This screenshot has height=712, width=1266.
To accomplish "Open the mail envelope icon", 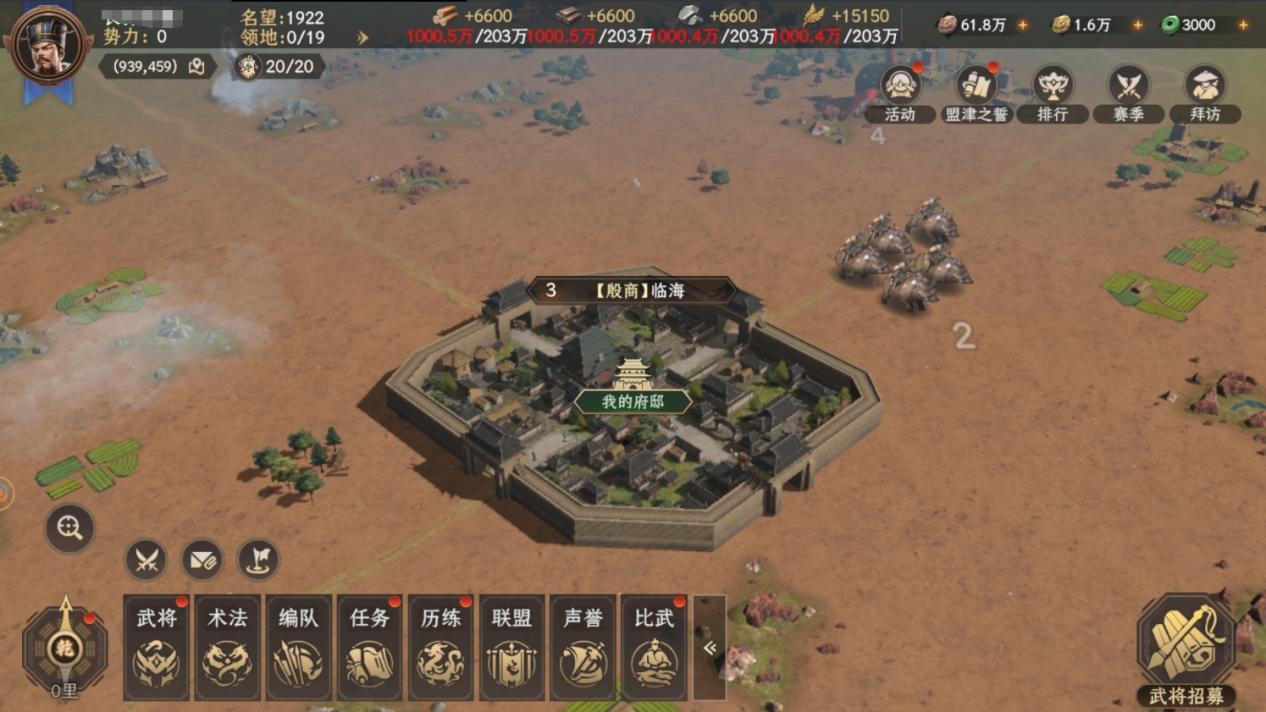I will pos(202,560).
